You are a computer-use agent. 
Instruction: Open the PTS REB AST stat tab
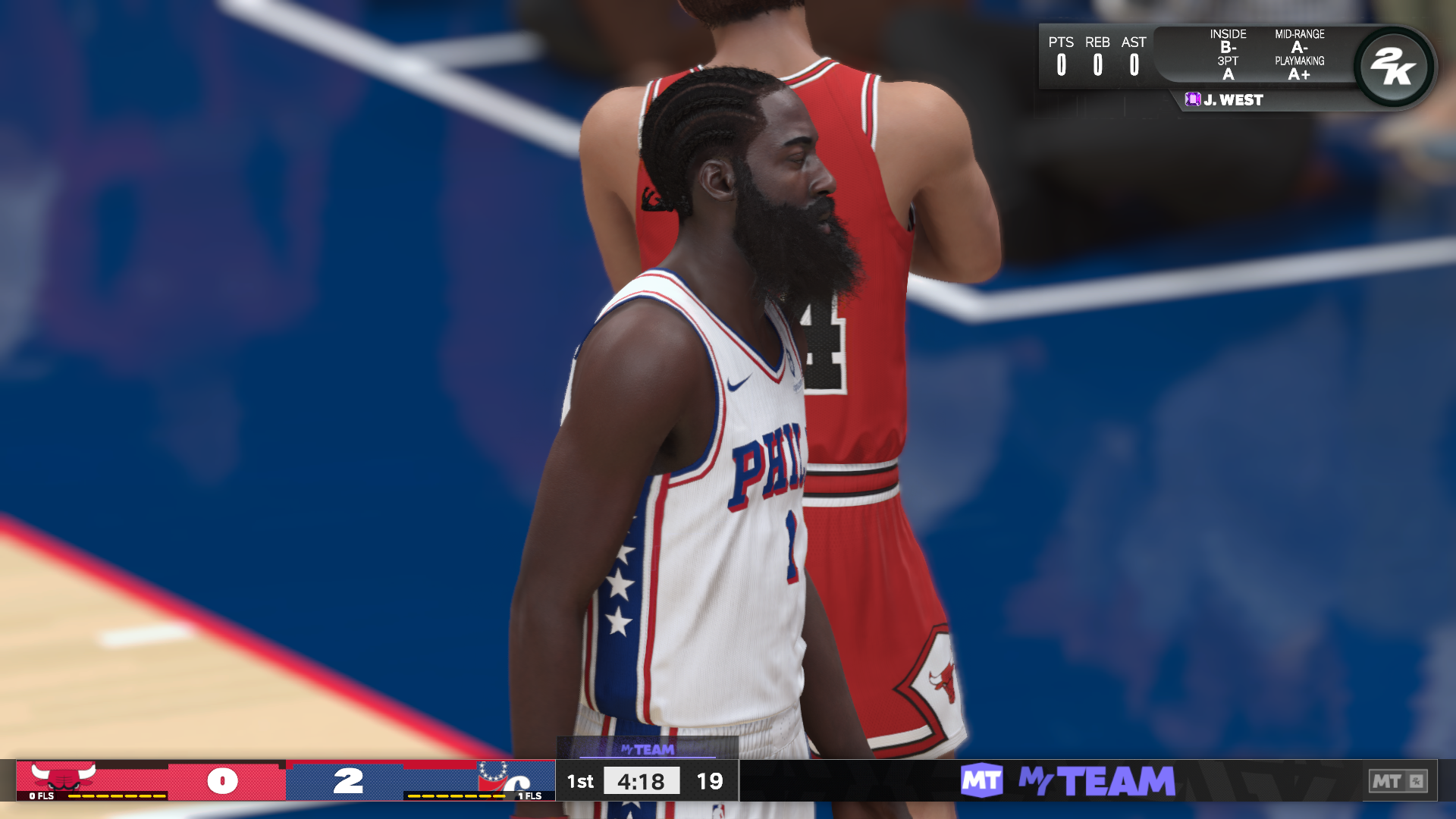(1097, 55)
